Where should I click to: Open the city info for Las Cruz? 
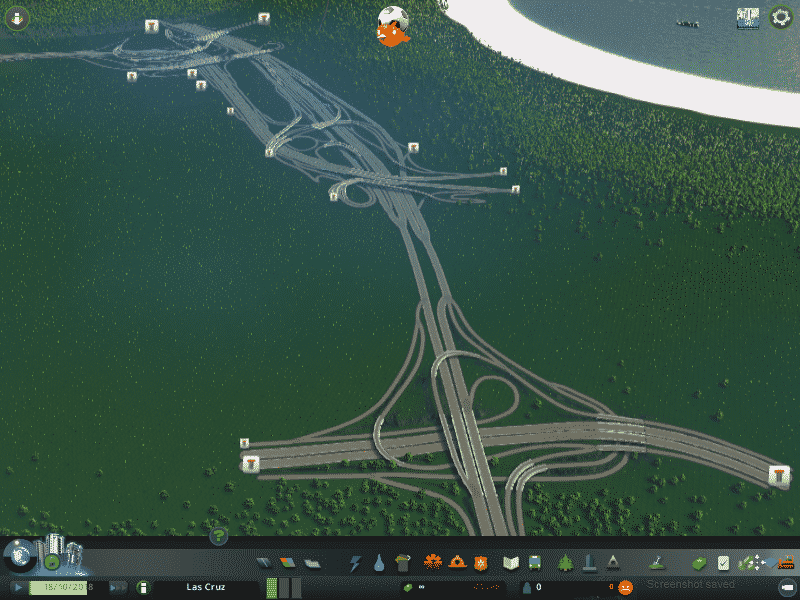205,587
